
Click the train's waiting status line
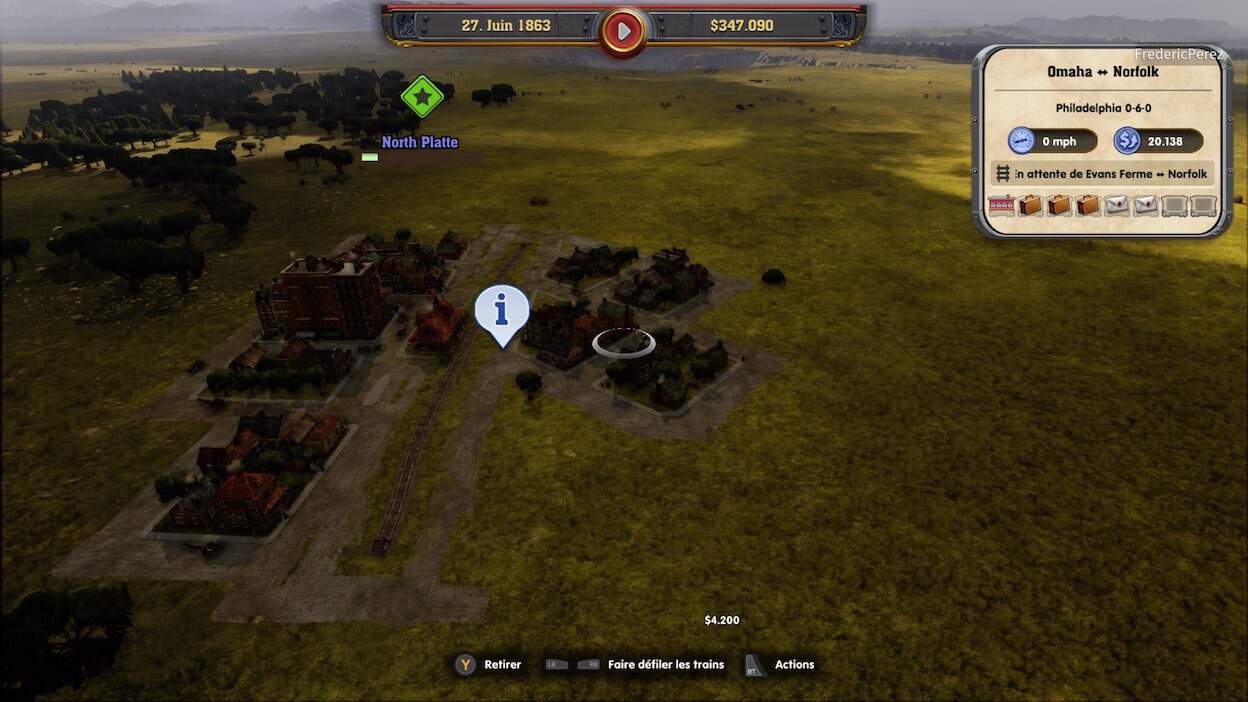[1102, 174]
